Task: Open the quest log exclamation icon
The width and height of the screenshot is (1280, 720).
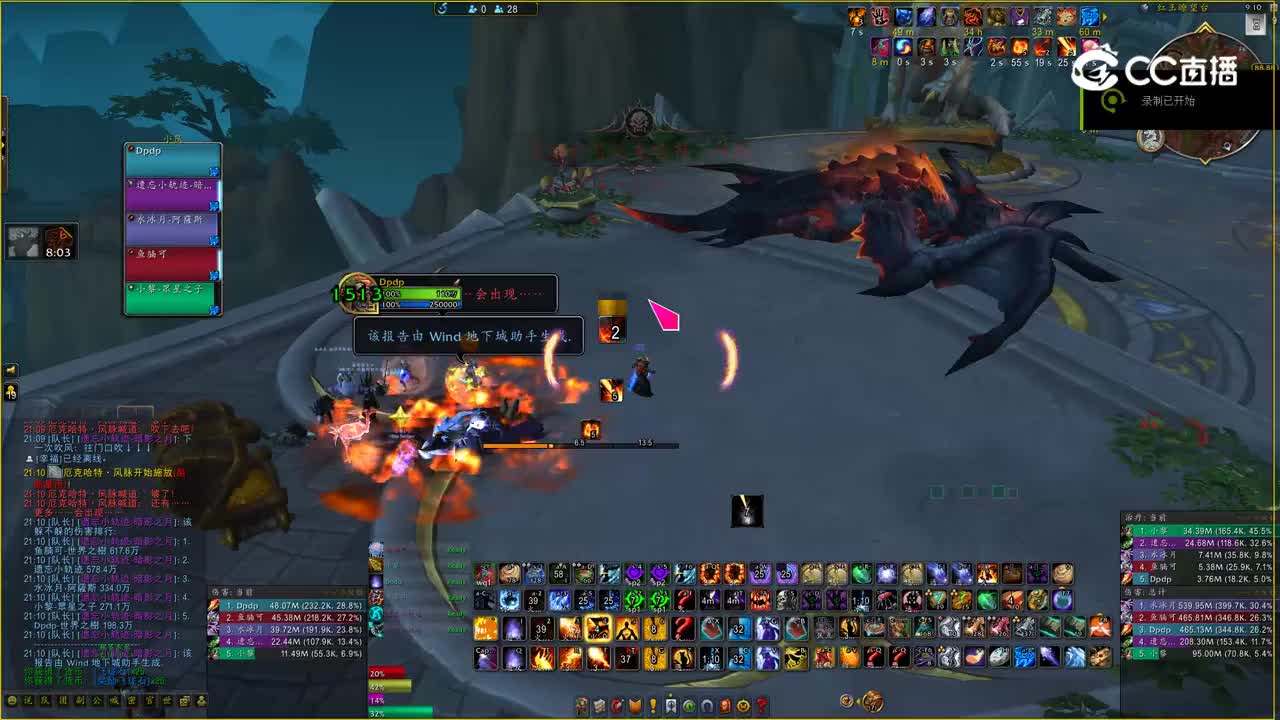Action: [652, 705]
